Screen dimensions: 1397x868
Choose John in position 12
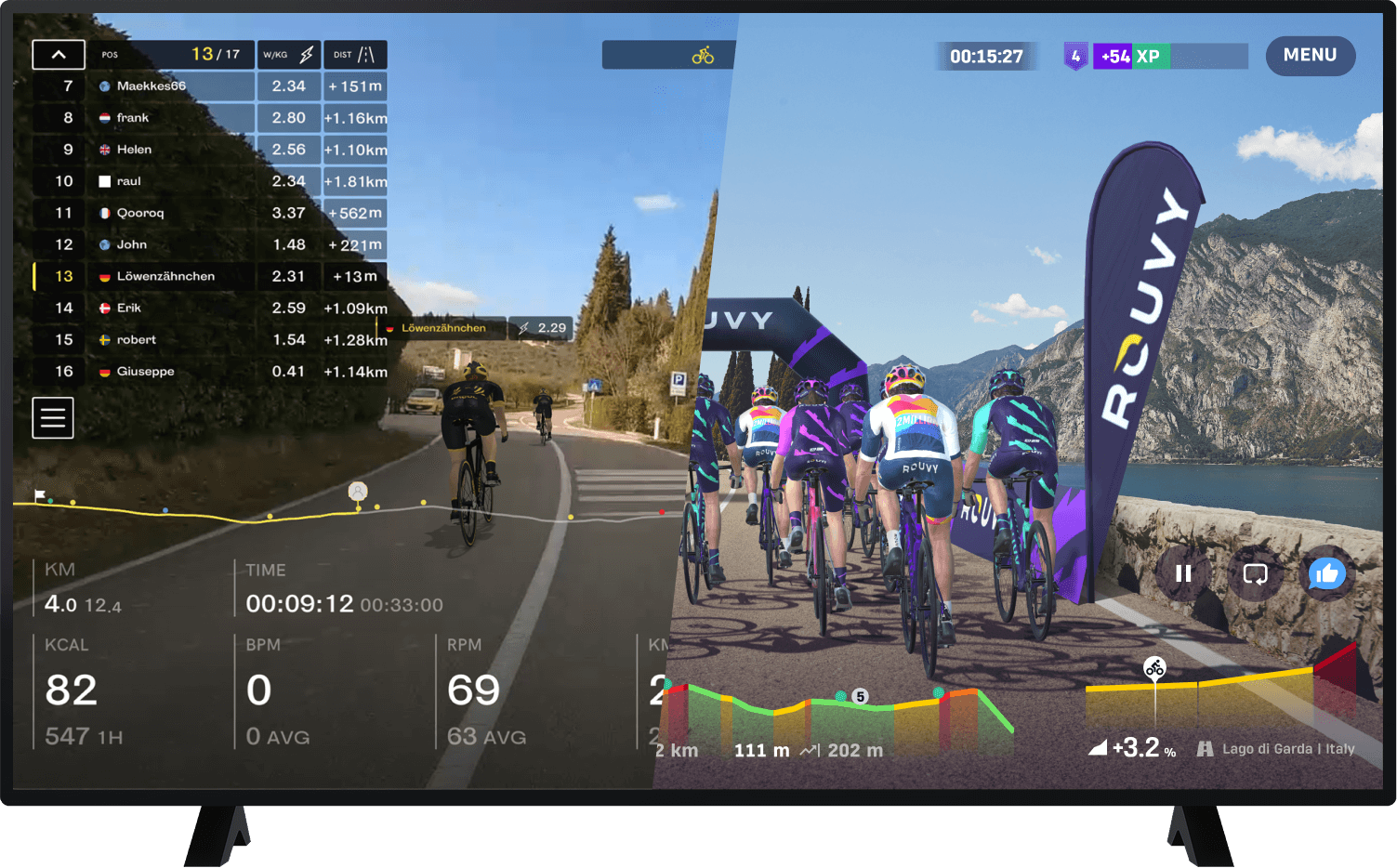click(131, 244)
